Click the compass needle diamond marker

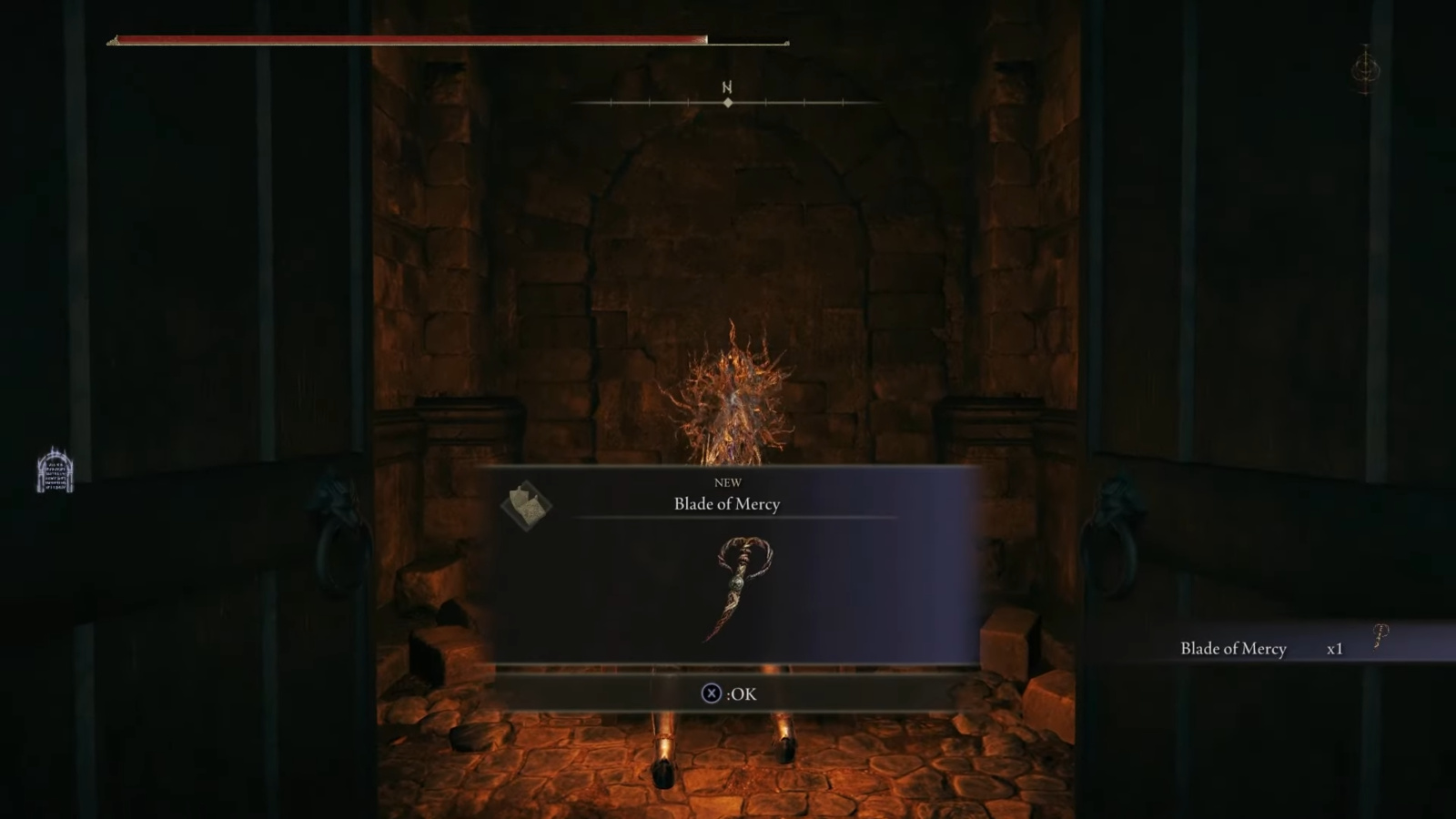point(726,104)
